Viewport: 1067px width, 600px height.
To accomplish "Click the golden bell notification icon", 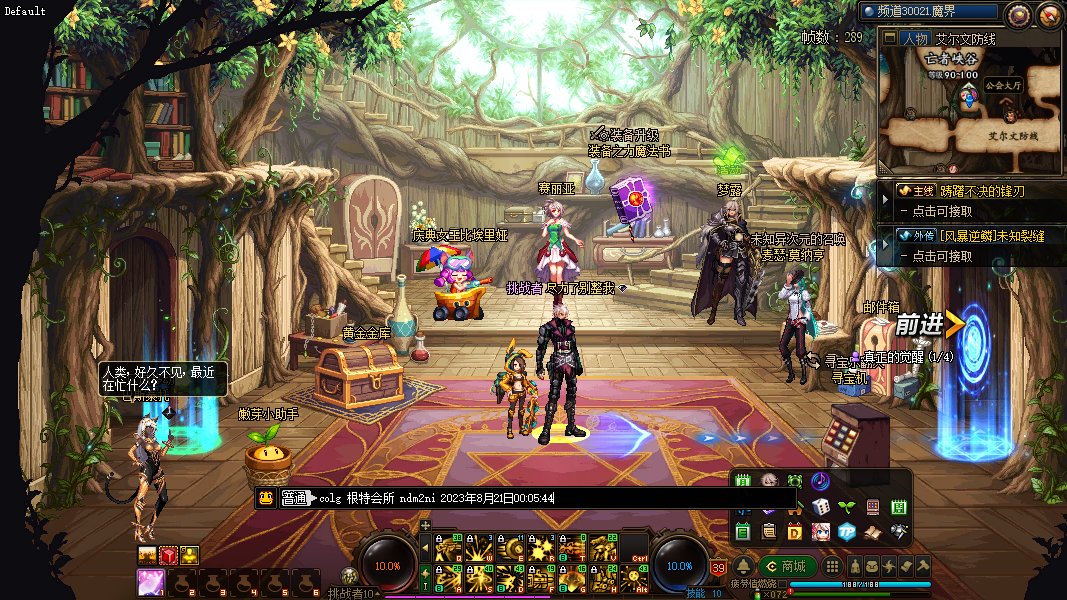I will click(743, 566).
